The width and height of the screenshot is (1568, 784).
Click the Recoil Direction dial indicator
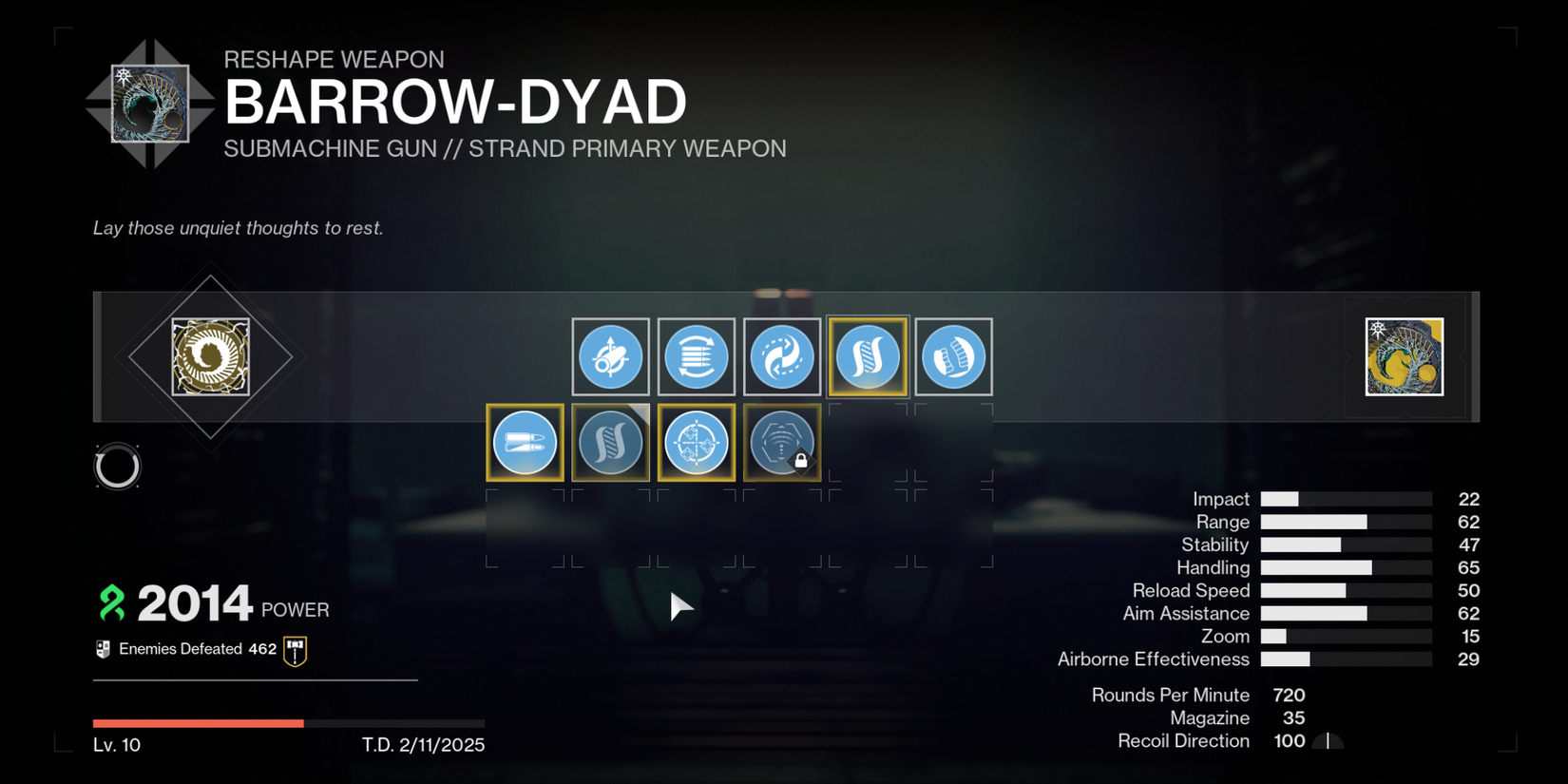point(1329,741)
